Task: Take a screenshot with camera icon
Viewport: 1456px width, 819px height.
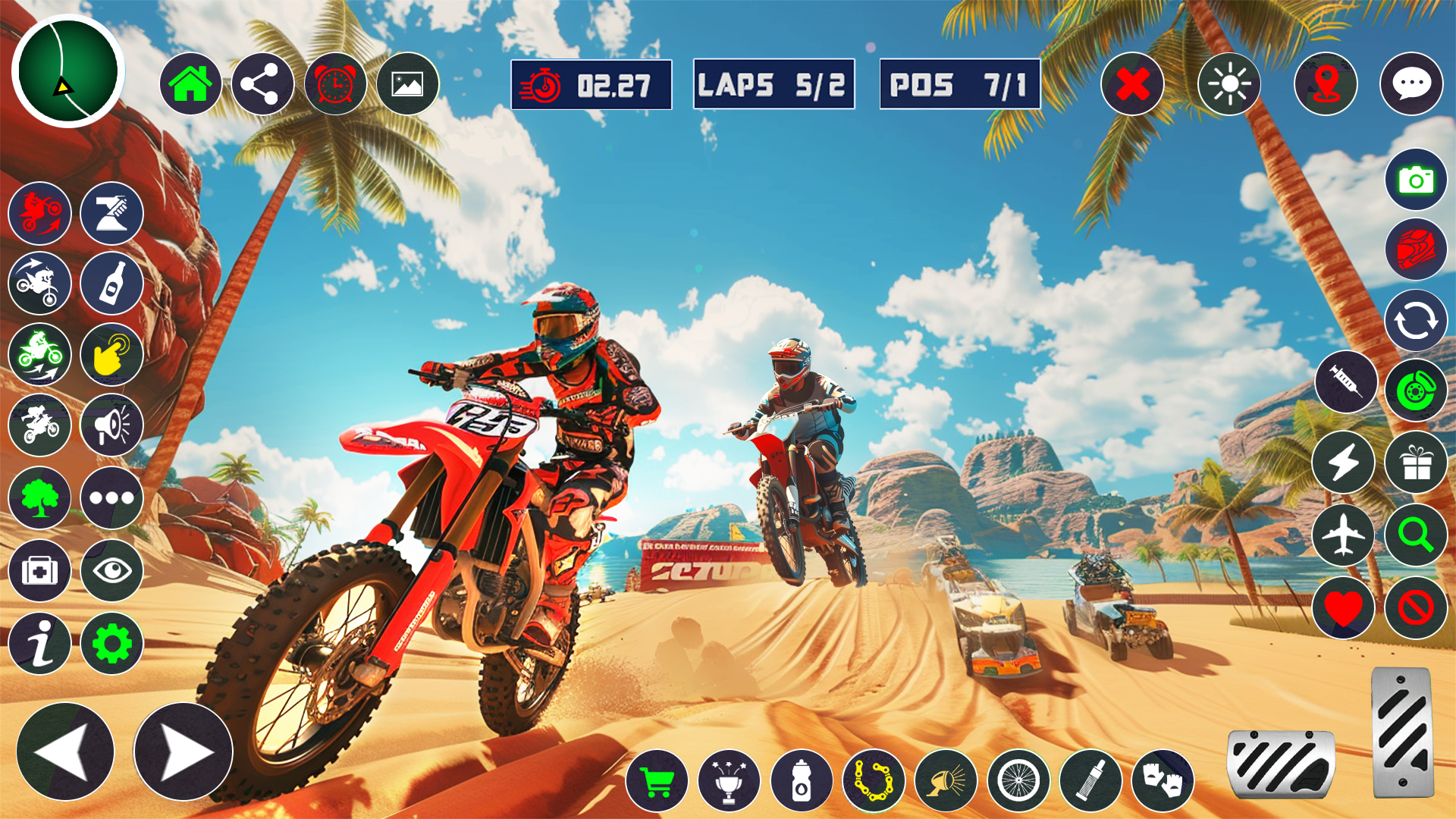Action: pos(1416,180)
